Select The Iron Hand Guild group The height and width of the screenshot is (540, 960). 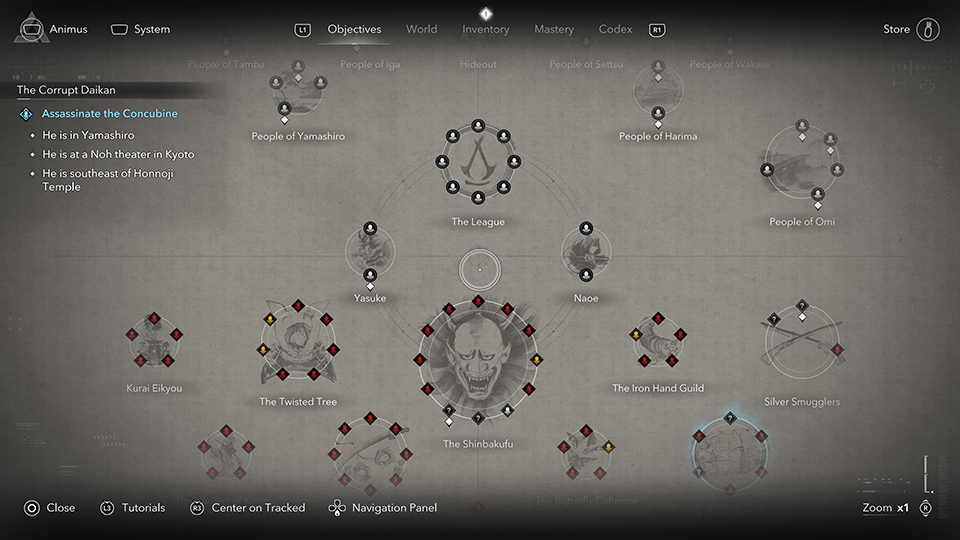point(658,345)
